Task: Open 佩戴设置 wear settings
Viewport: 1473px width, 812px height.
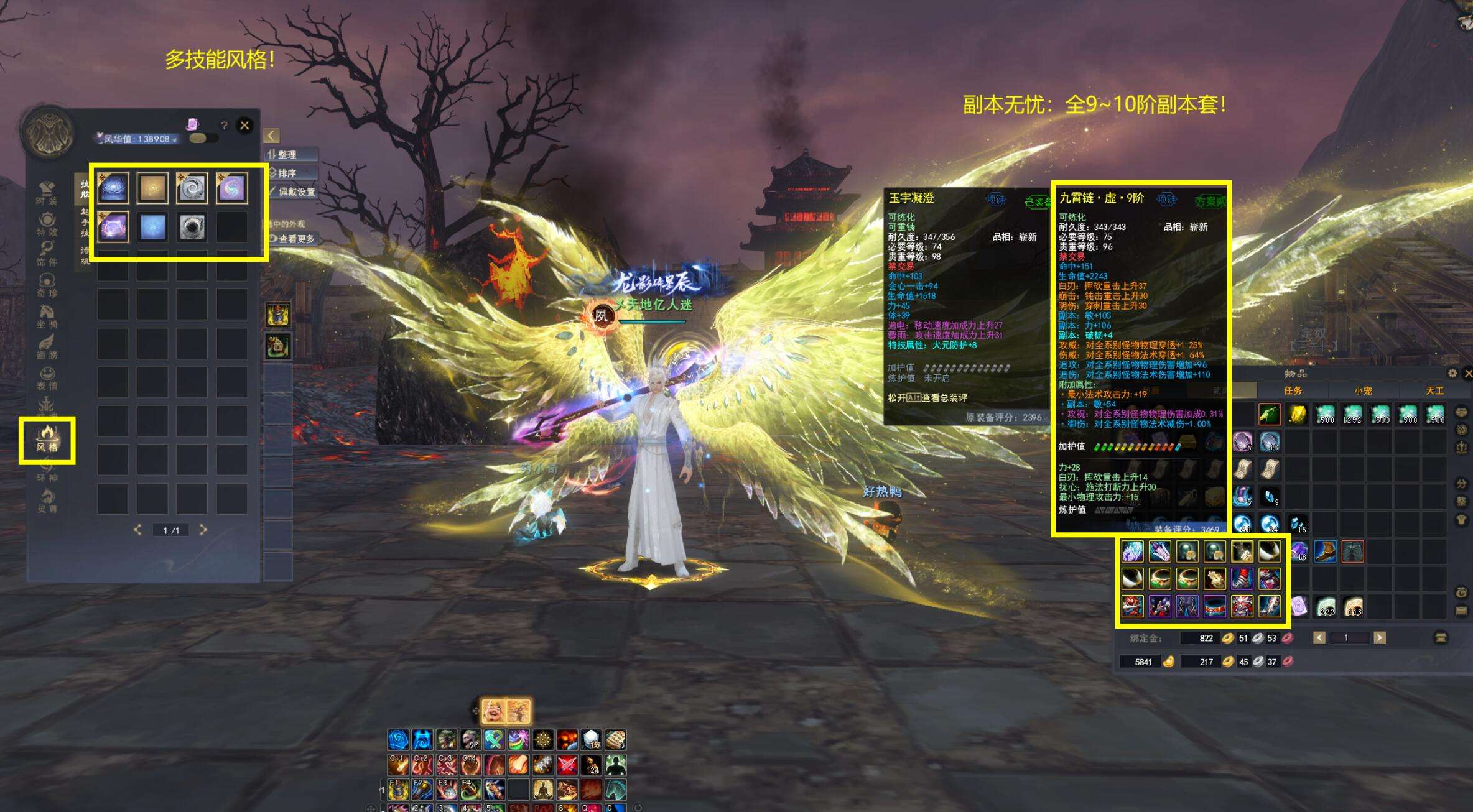Action: click(294, 191)
